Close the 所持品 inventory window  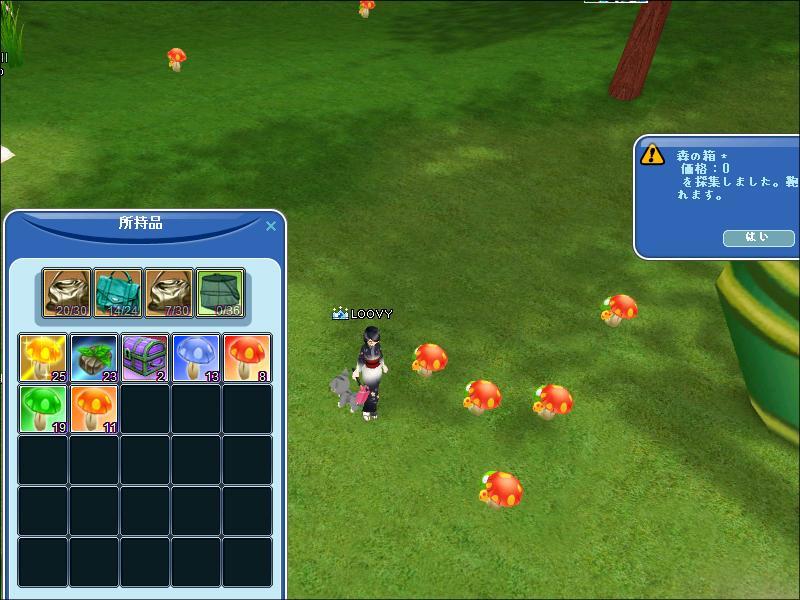pos(270,226)
